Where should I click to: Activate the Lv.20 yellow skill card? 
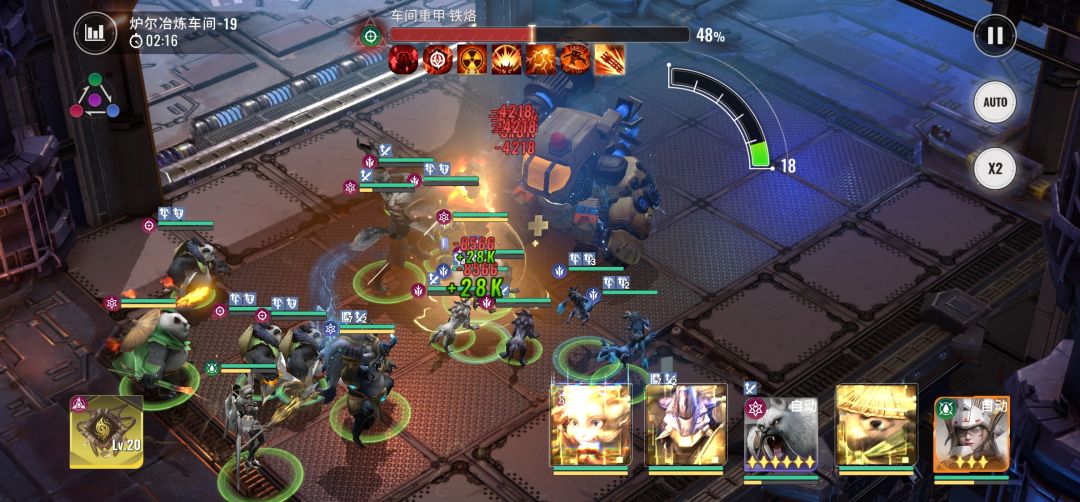105,431
